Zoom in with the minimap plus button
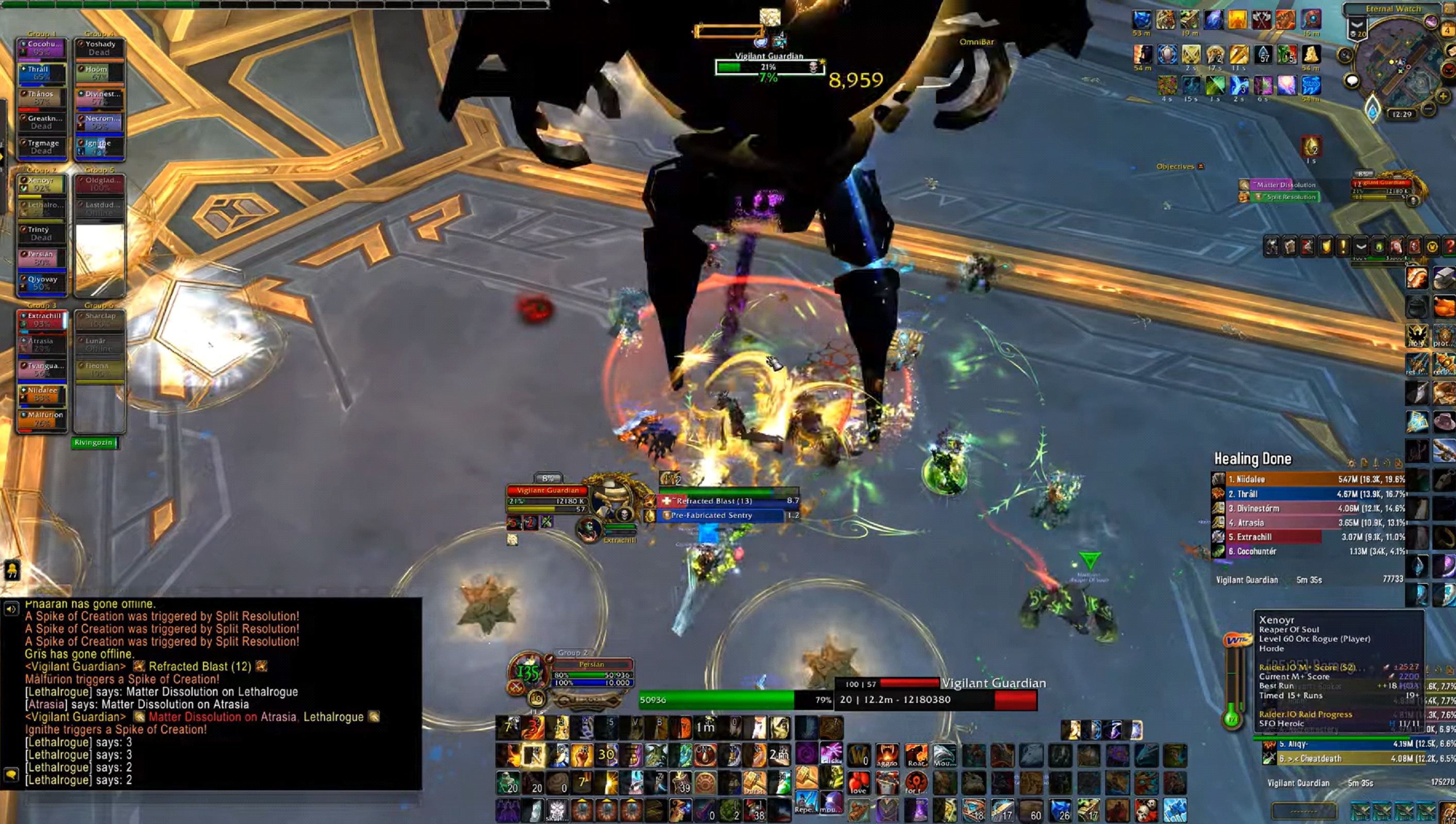 coord(1443,96)
